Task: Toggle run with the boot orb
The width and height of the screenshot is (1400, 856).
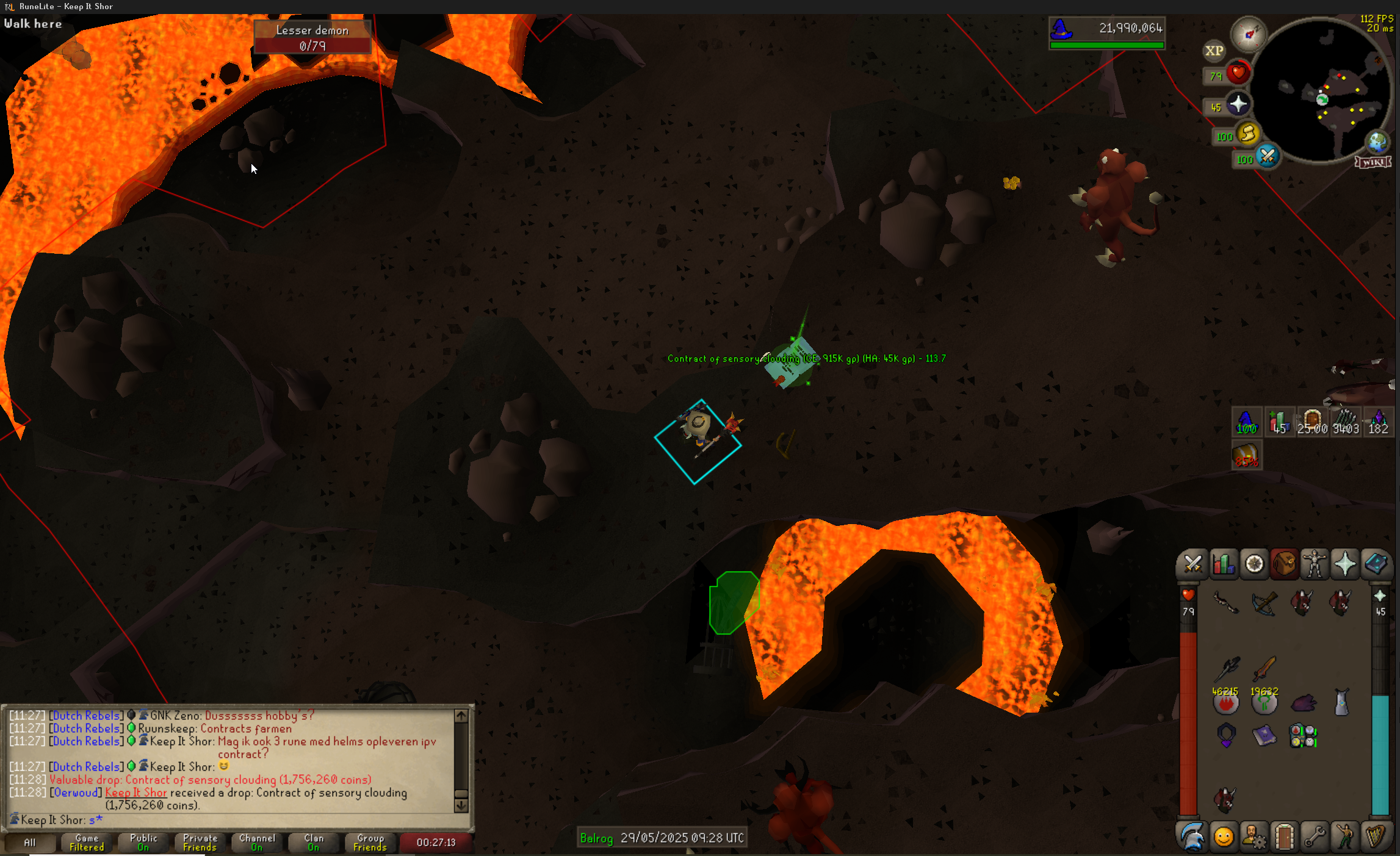Action: click(x=1247, y=134)
